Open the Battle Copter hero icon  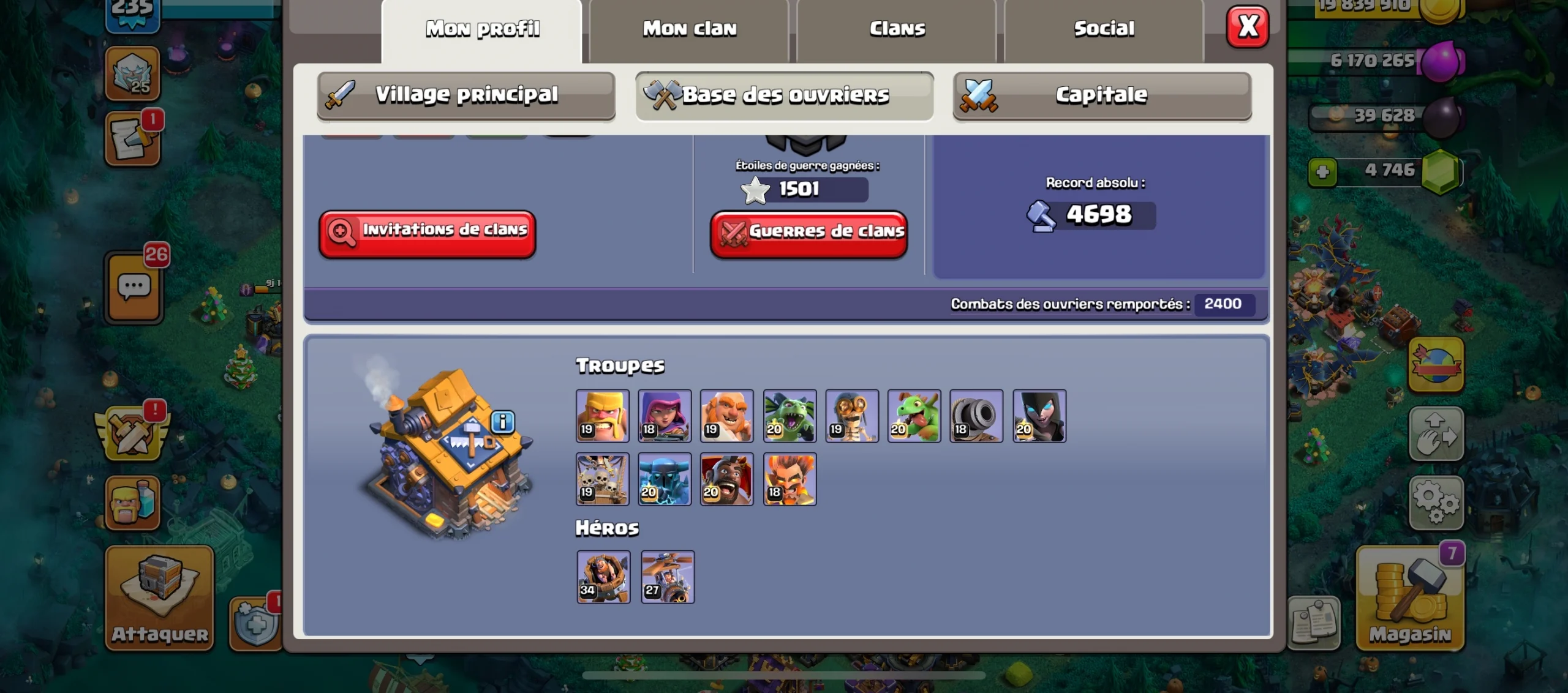tap(666, 577)
